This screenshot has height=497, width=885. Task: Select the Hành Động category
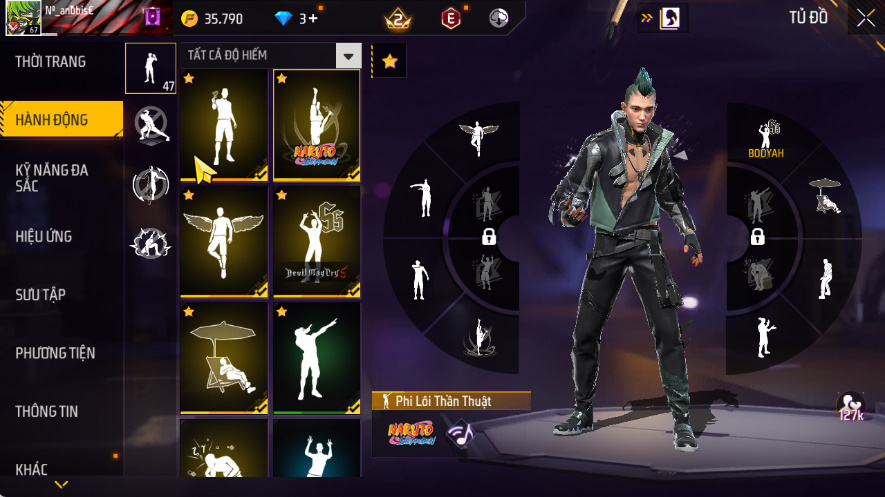coord(52,120)
